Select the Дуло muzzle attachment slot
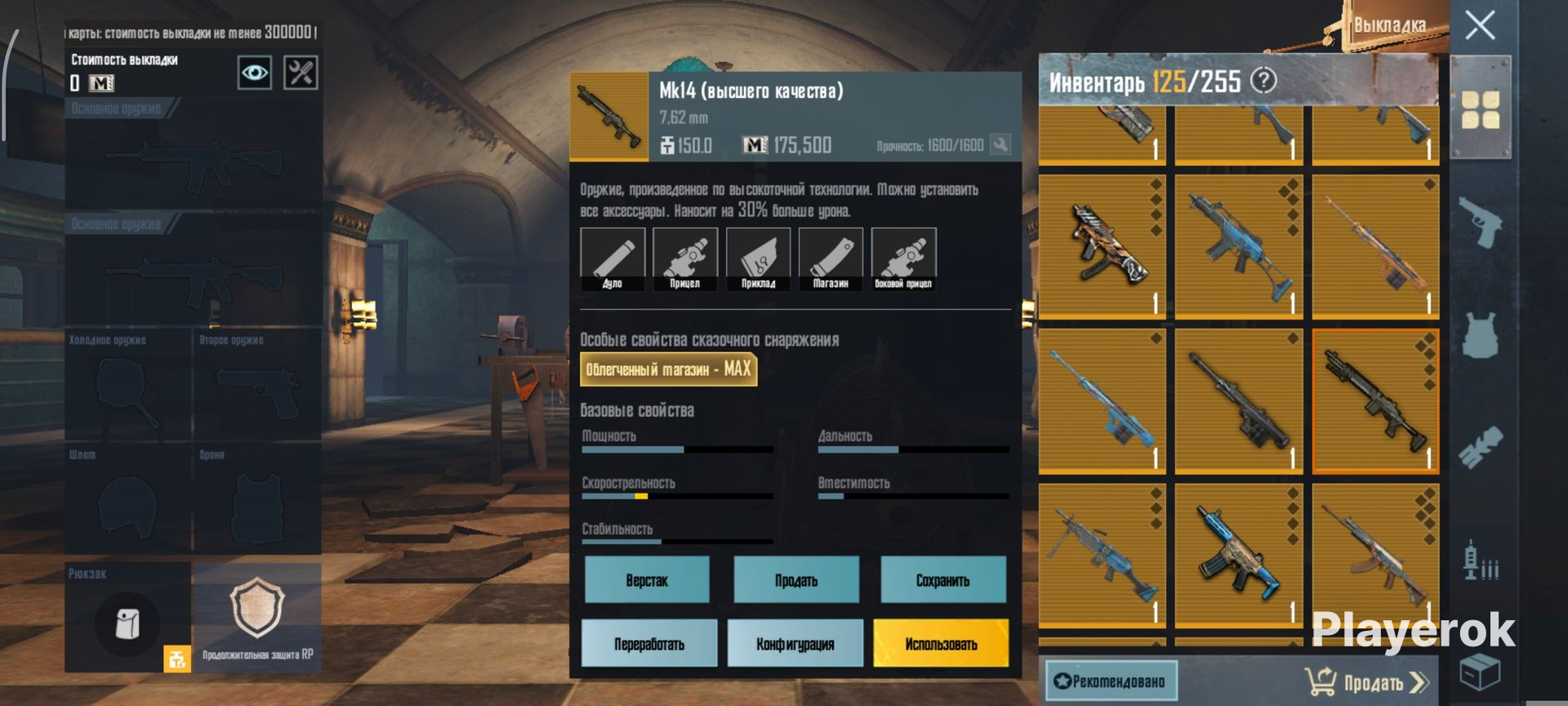 pos(612,259)
